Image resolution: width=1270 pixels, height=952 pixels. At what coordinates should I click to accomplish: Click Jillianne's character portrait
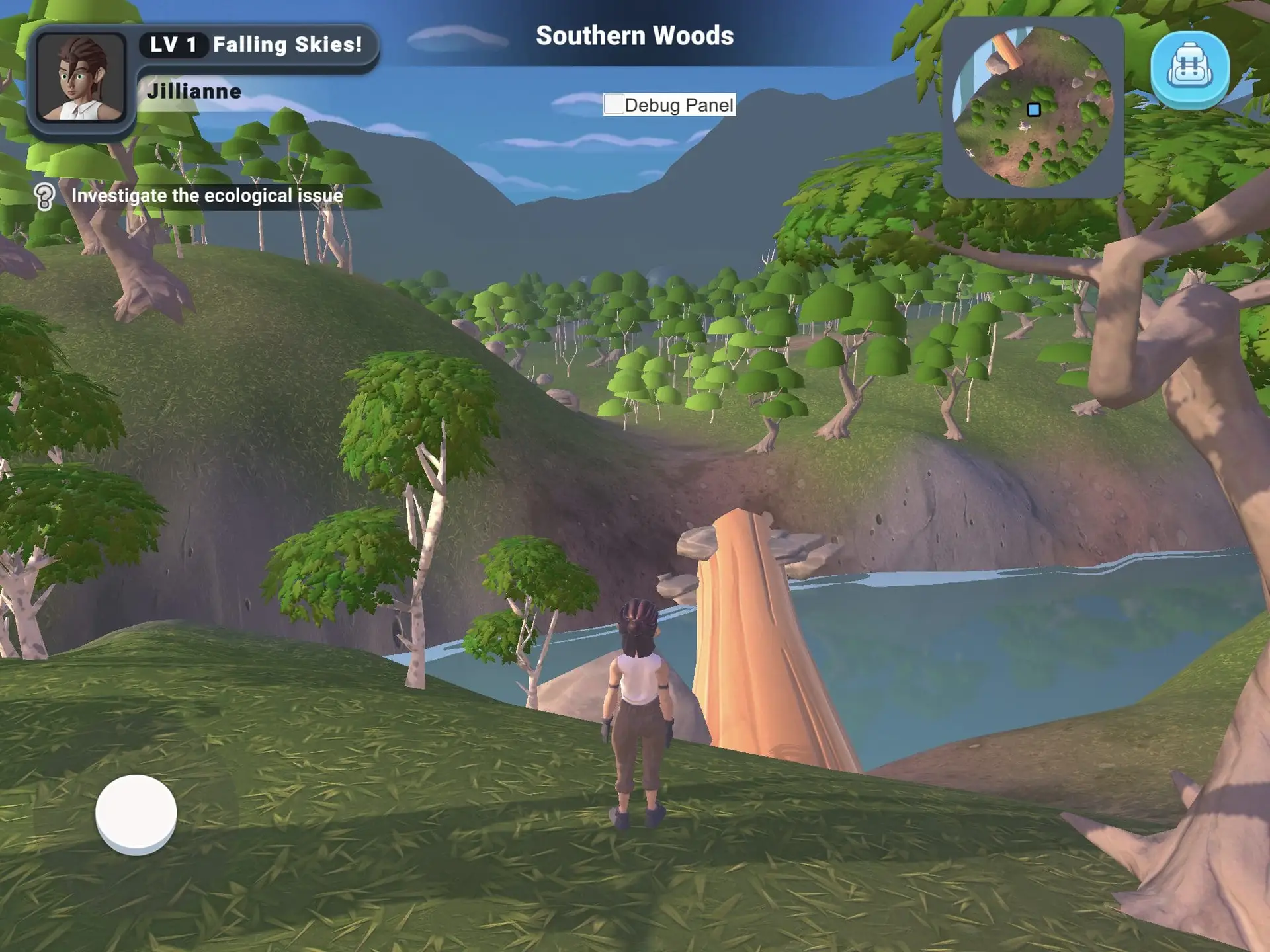point(81,78)
